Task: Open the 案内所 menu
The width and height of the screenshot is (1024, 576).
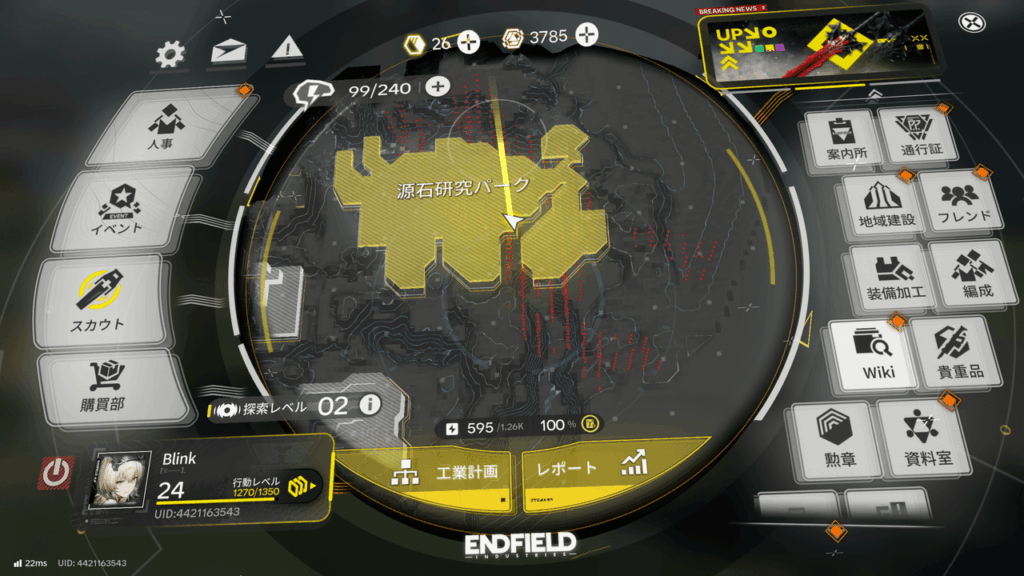Action: coord(838,139)
